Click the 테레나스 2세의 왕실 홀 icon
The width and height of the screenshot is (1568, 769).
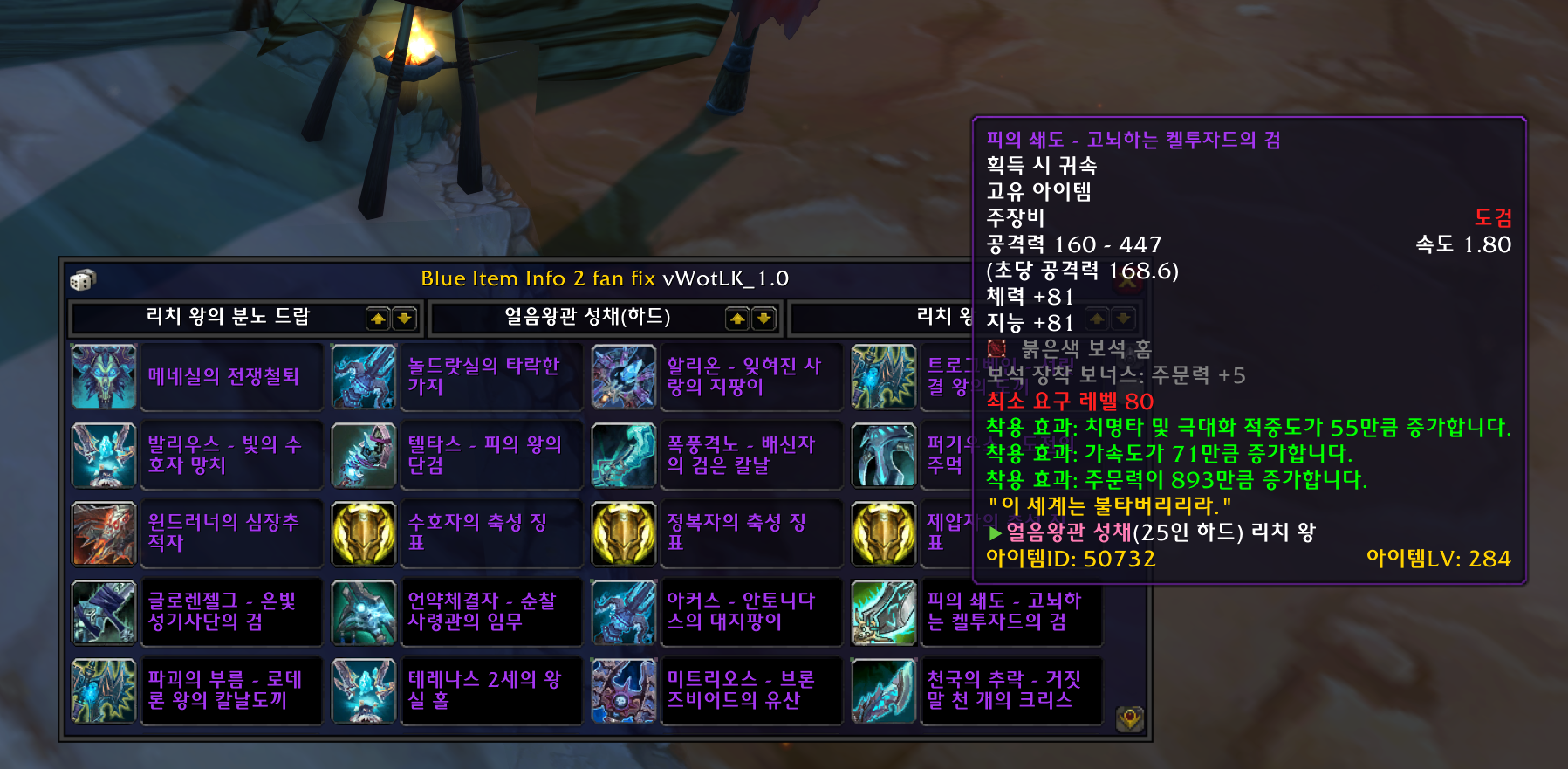[364, 690]
